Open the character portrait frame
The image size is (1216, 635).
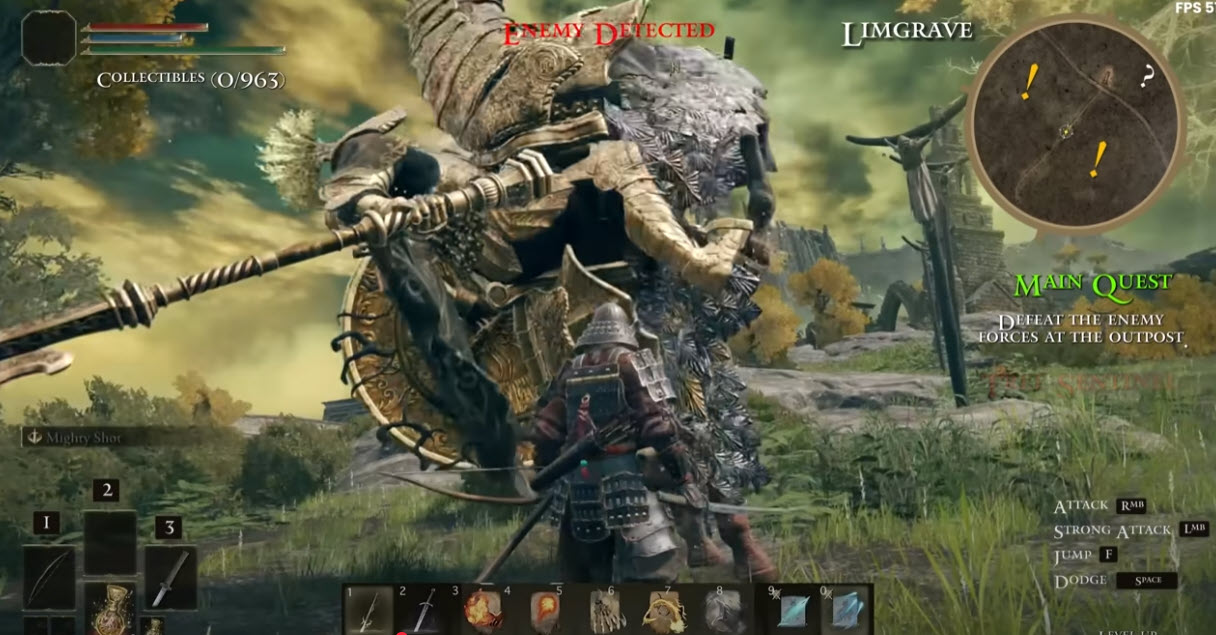tap(49, 38)
